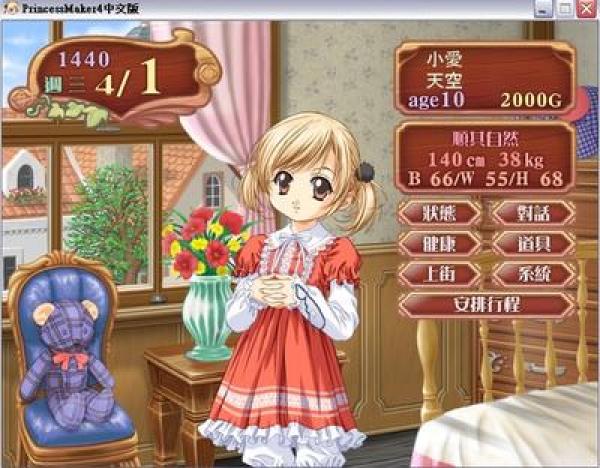Open the 系統 system menu

click(533, 274)
